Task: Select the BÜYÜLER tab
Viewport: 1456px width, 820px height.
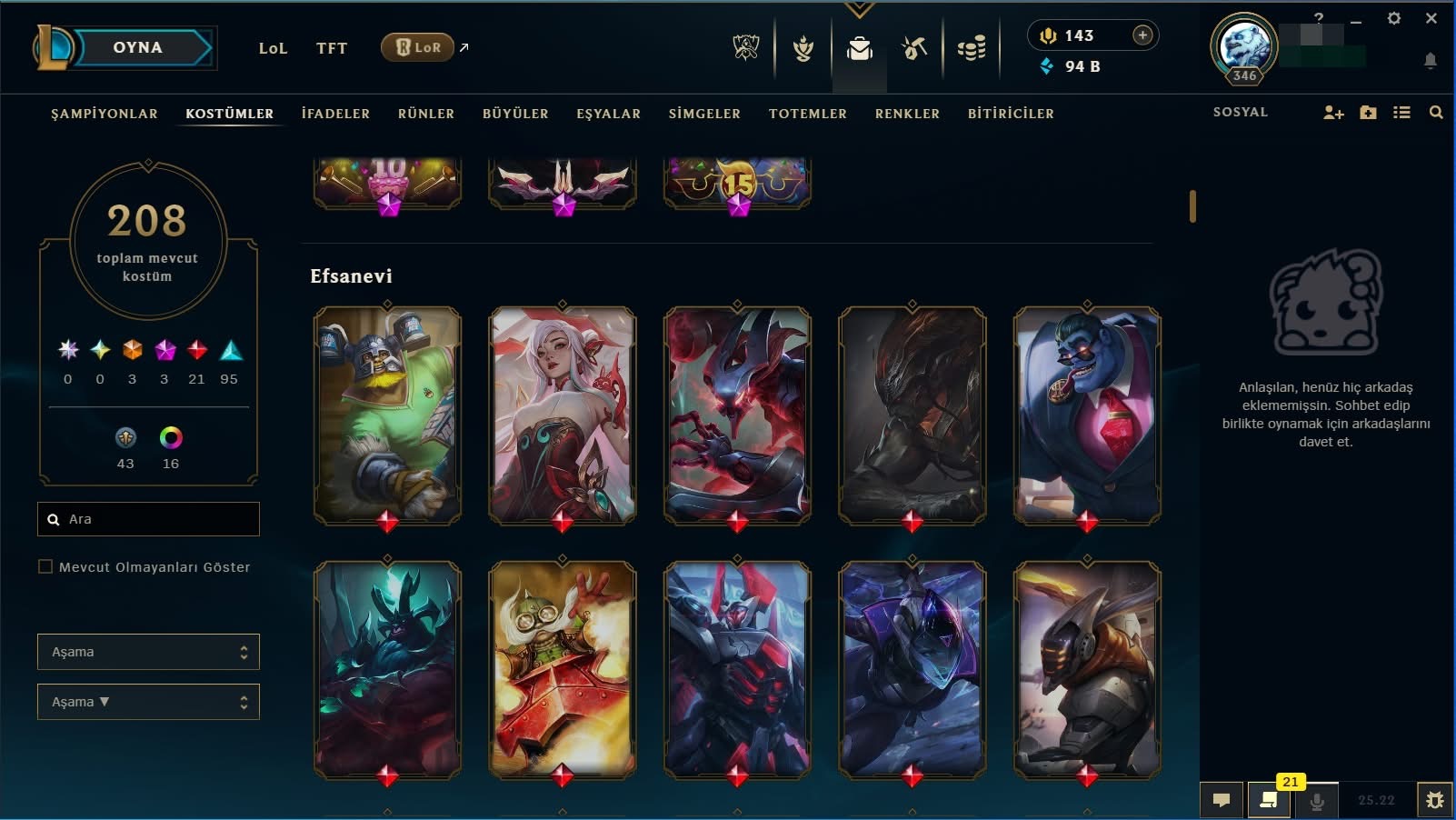Action: point(515,114)
